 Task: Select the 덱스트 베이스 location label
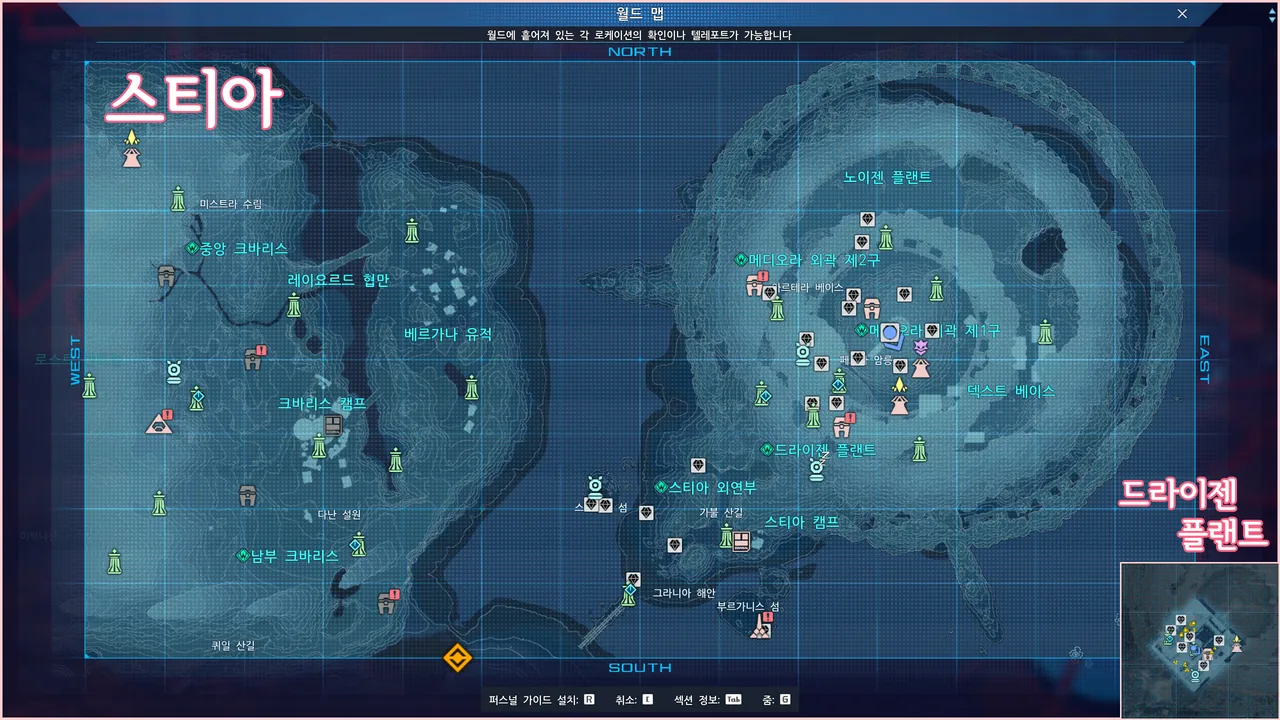(1011, 391)
